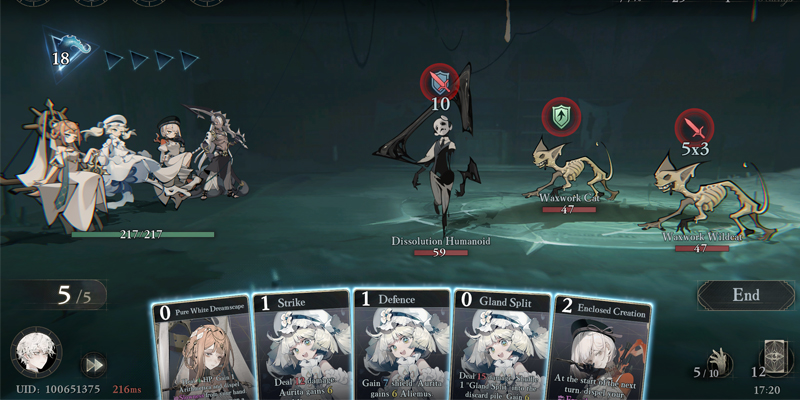Inspect the Waxwork Wildcat attack intent

point(694,127)
